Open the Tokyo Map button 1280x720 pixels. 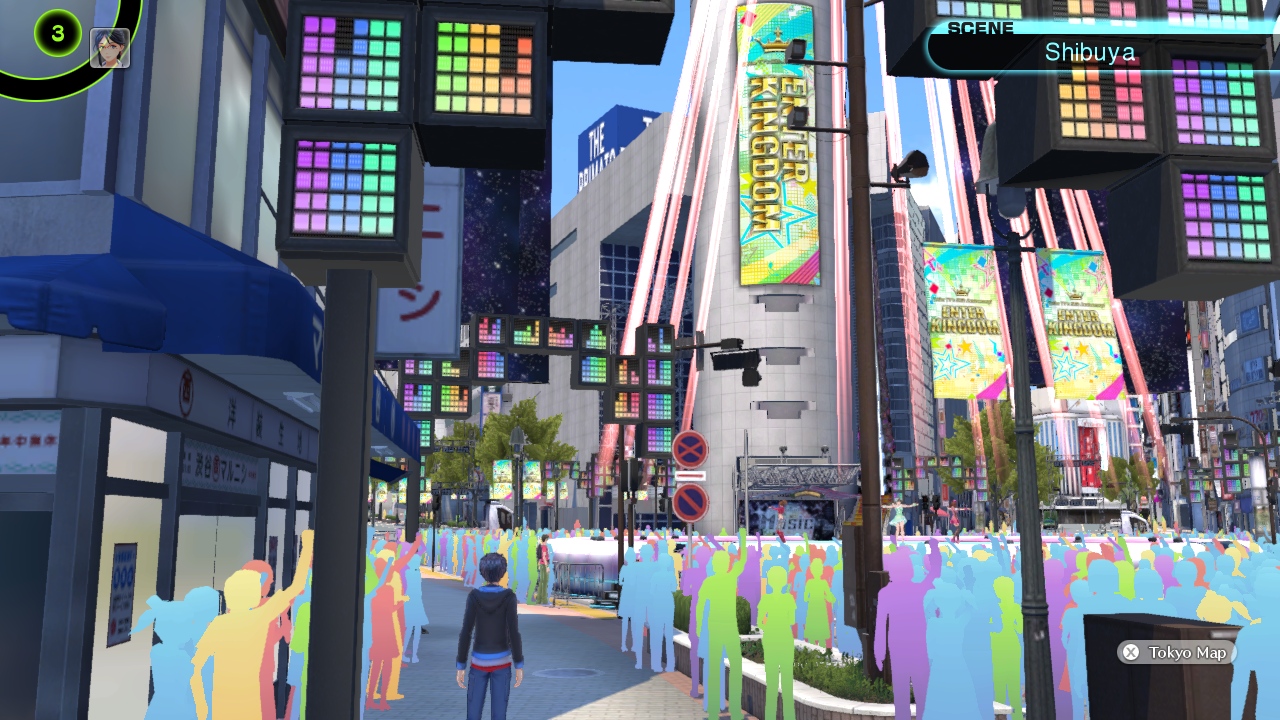point(1176,652)
